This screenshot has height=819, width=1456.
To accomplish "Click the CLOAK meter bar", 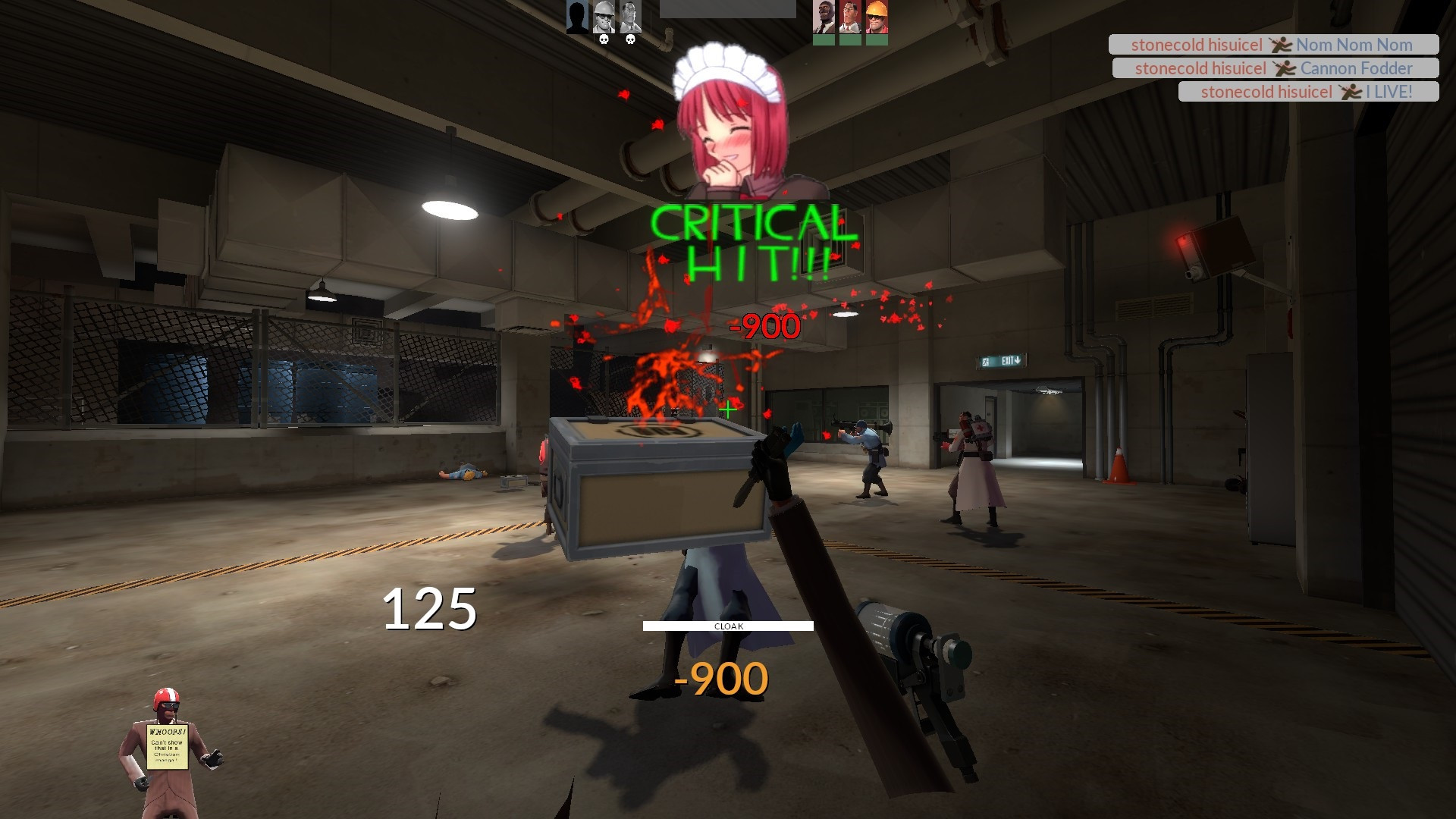I will click(x=728, y=627).
